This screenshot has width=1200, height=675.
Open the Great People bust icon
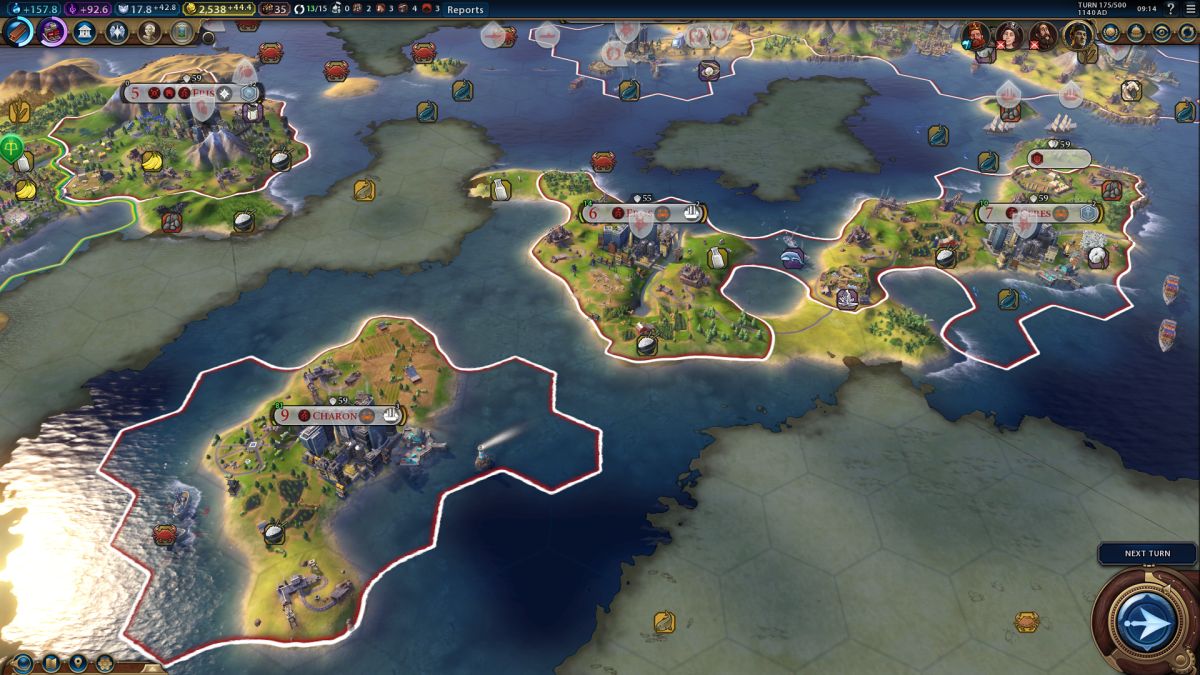coord(149,32)
